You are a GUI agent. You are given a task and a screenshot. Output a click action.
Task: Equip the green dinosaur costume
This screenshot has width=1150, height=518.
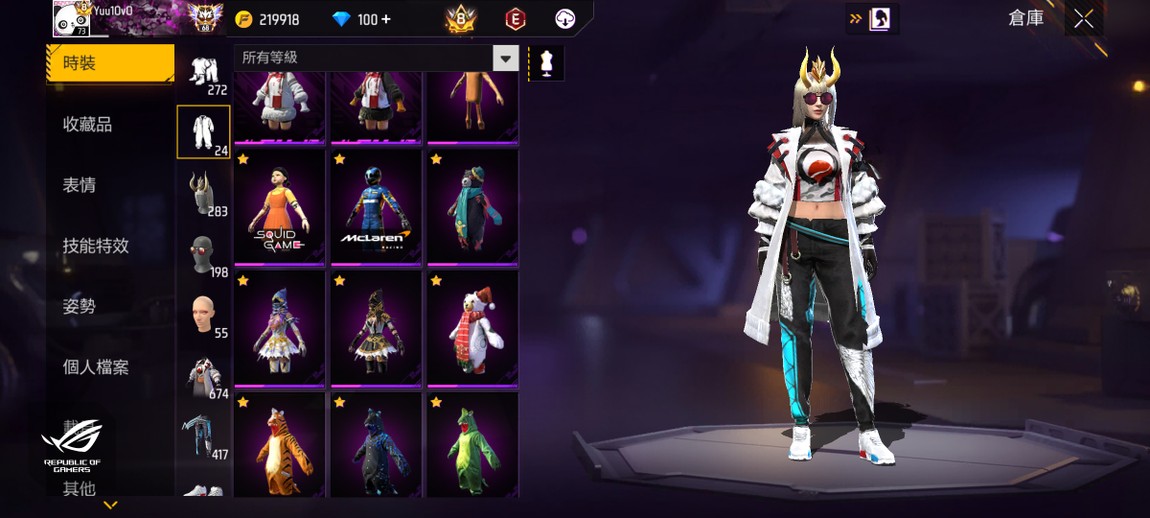[473, 445]
